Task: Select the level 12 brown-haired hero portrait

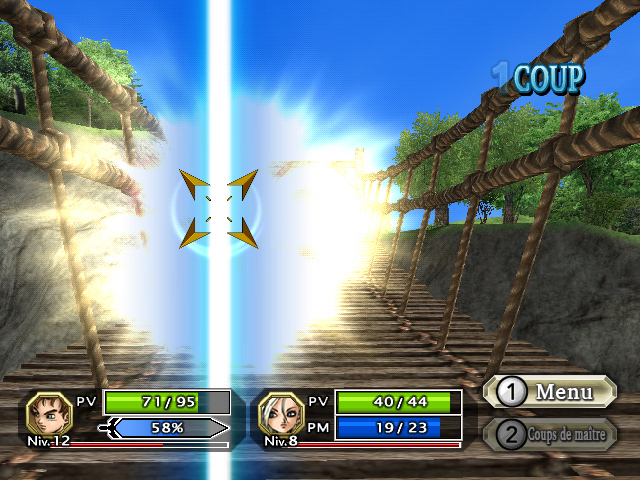Action: [x=48, y=412]
